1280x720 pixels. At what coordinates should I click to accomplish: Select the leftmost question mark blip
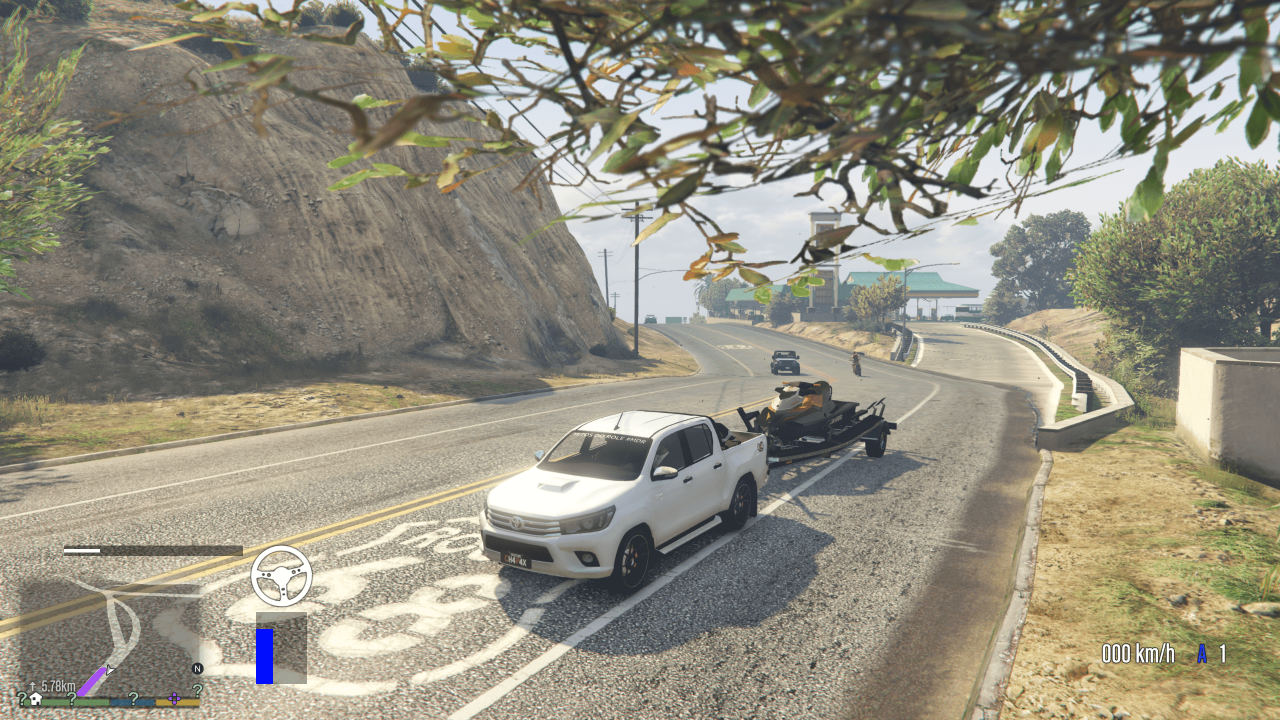22,697
